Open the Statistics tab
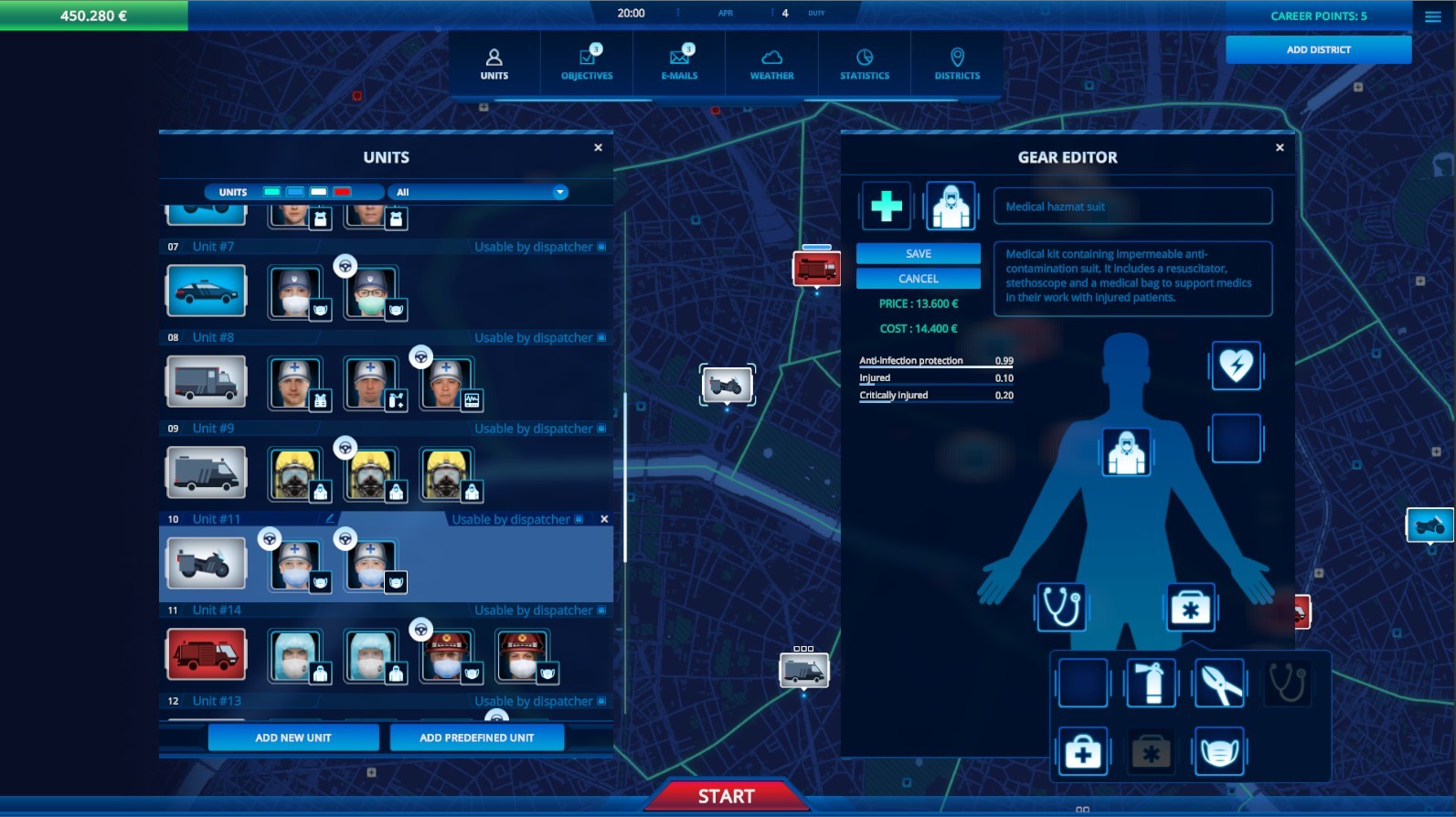The width and height of the screenshot is (1456, 817). tap(863, 62)
